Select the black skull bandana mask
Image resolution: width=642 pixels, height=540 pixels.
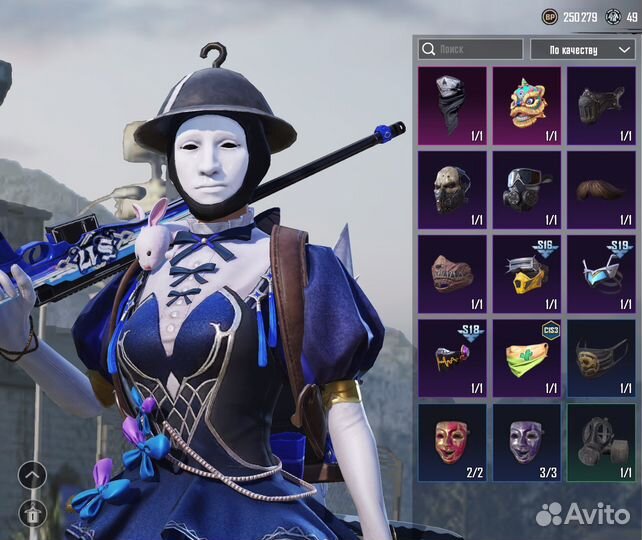pos(452,103)
